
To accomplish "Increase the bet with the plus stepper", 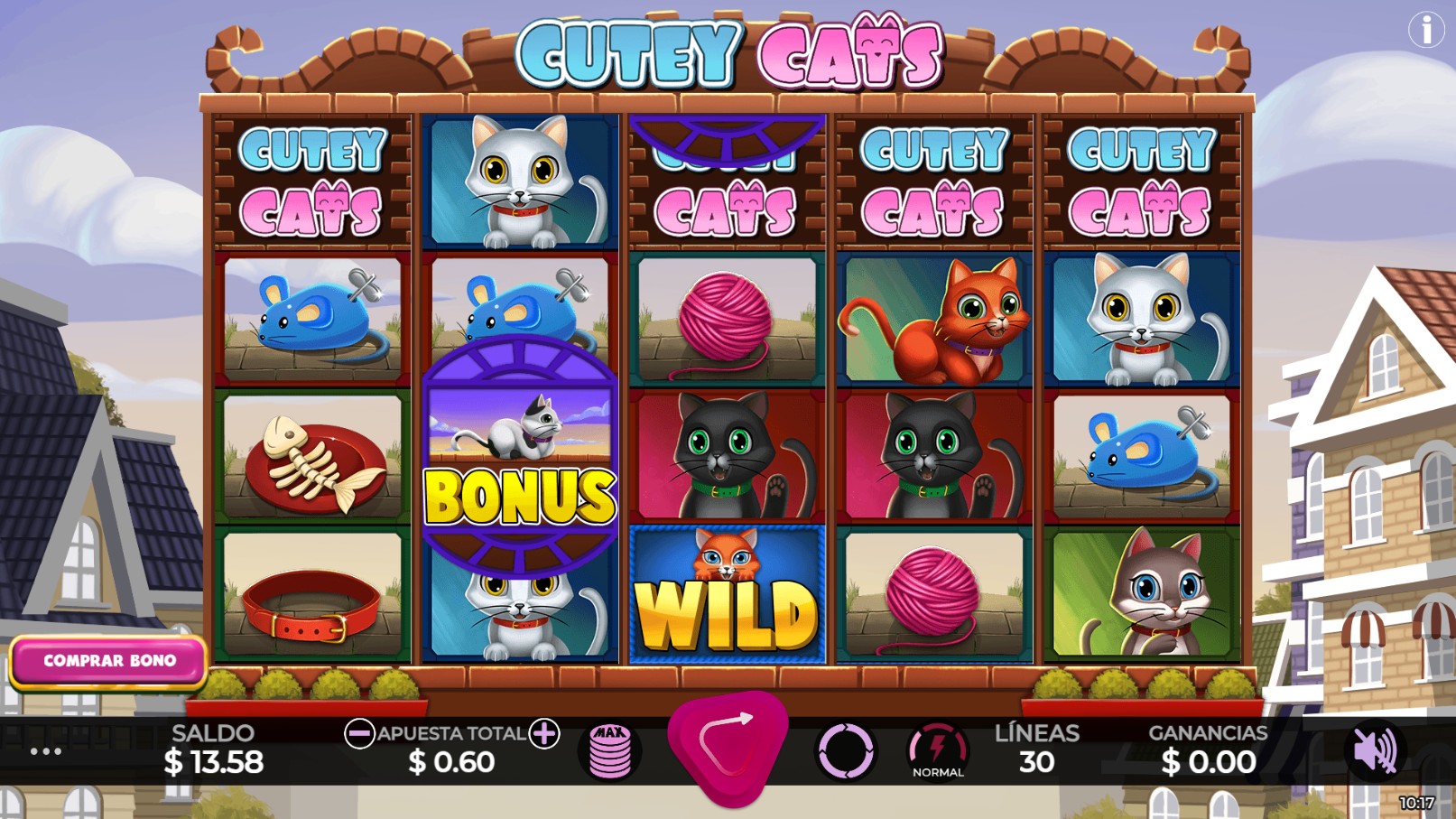I will click(x=543, y=733).
